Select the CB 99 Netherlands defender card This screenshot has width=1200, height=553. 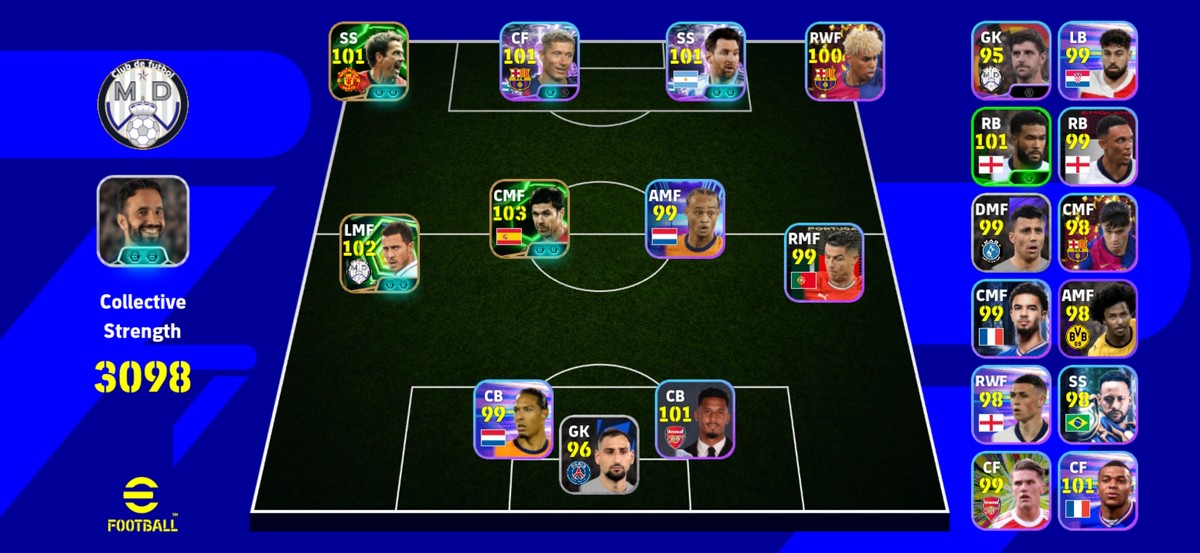pos(513,419)
